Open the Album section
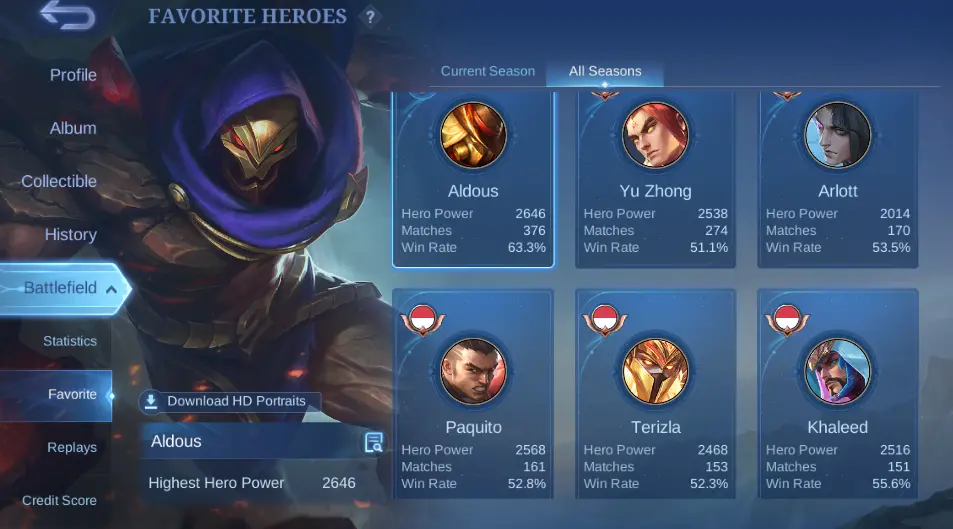 [73, 128]
